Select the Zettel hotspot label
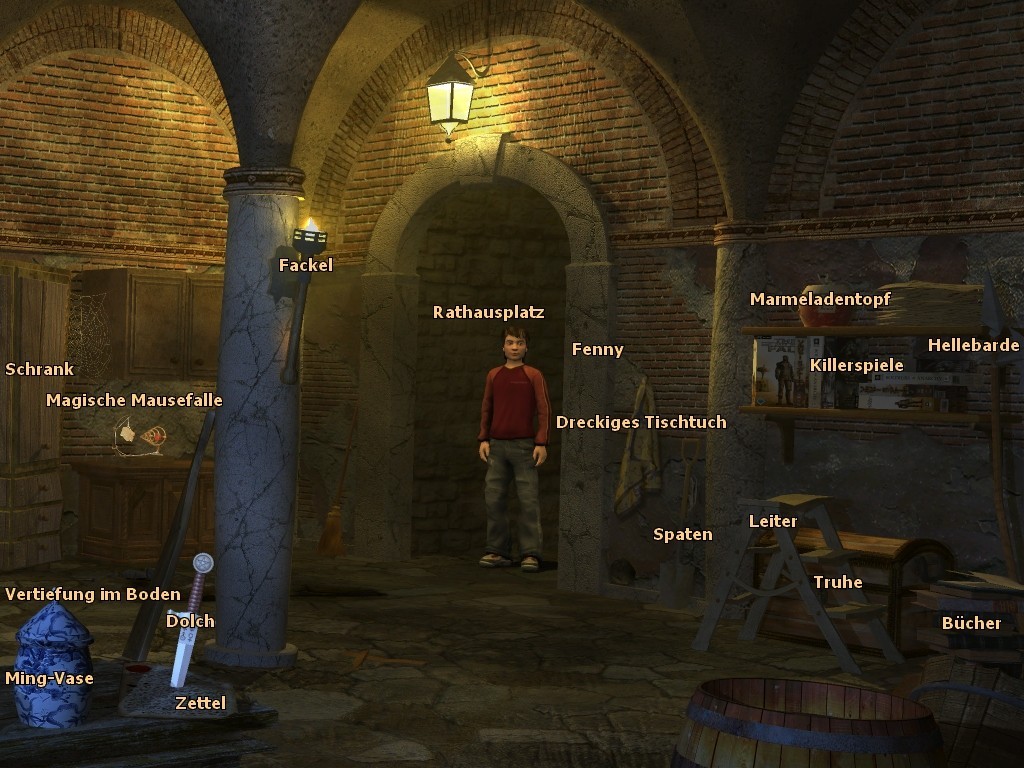Screen dimensions: 1024x768 [x=200, y=703]
